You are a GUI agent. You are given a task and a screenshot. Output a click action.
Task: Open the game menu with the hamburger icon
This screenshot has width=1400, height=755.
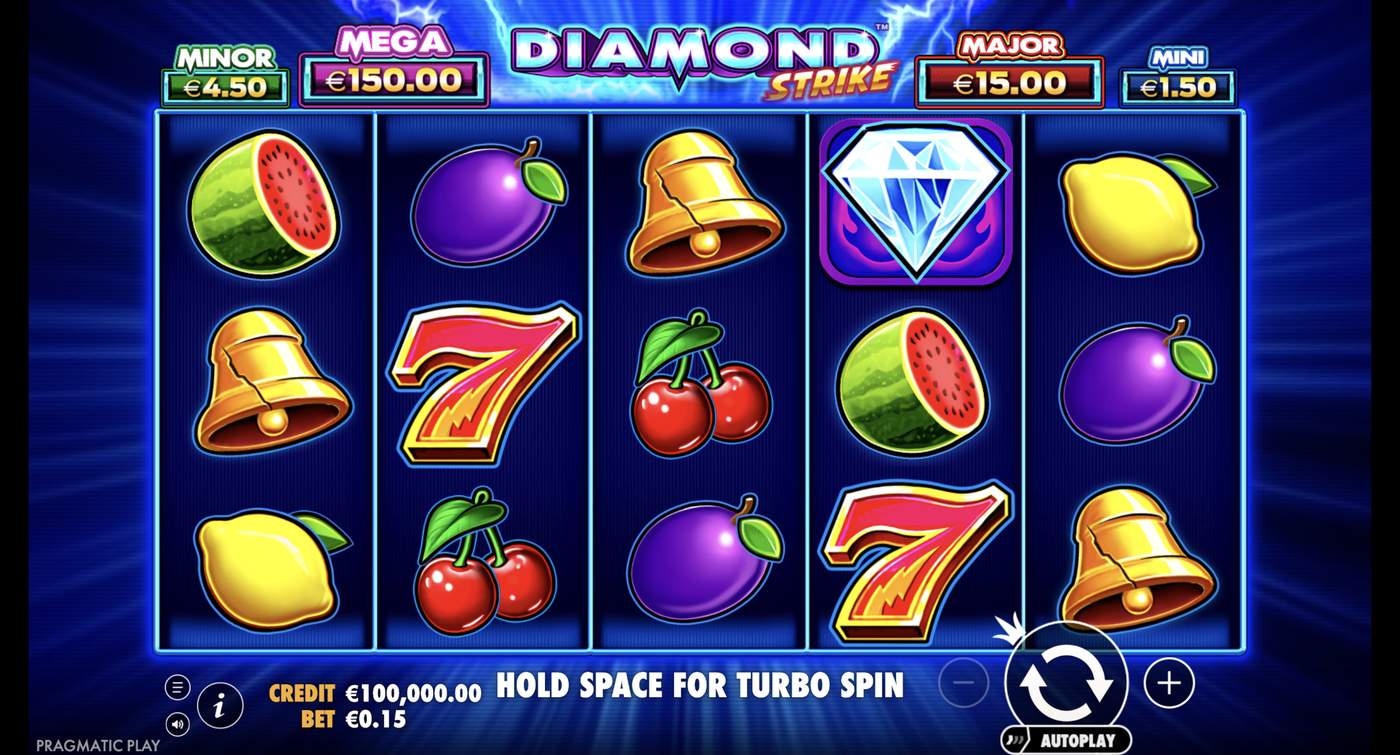[x=178, y=686]
